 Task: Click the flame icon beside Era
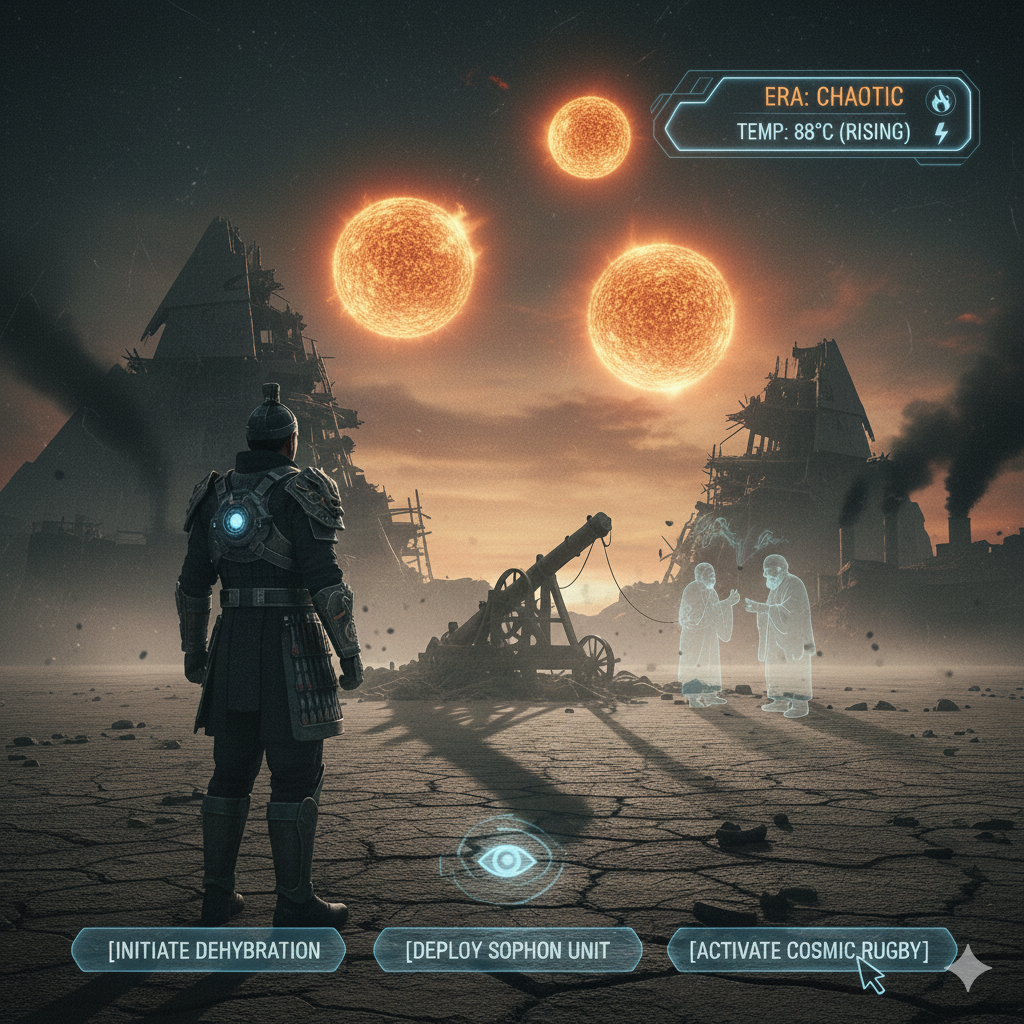pyautogui.click(x=940, y=99)
